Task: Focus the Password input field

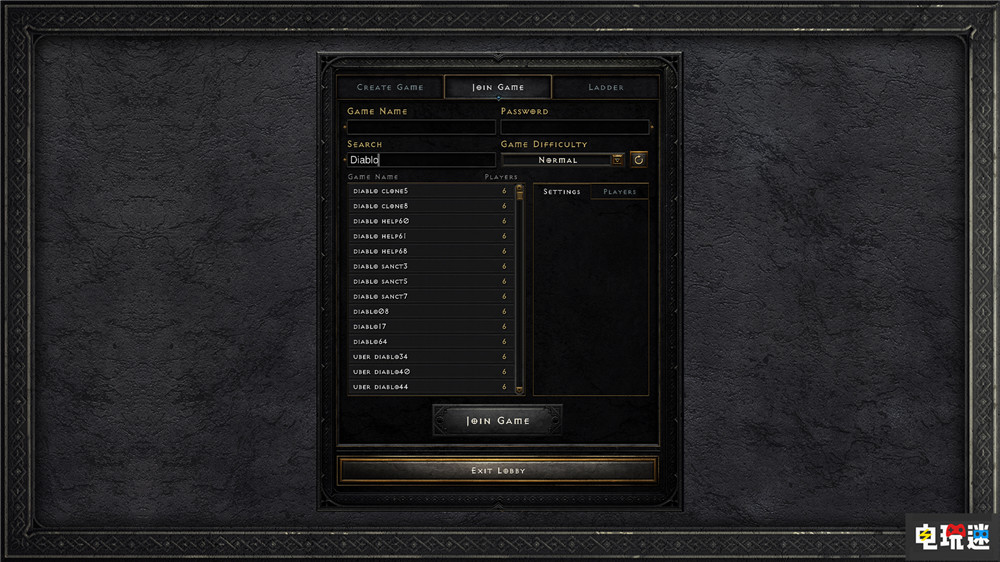Action: click(x=575, y=127)
